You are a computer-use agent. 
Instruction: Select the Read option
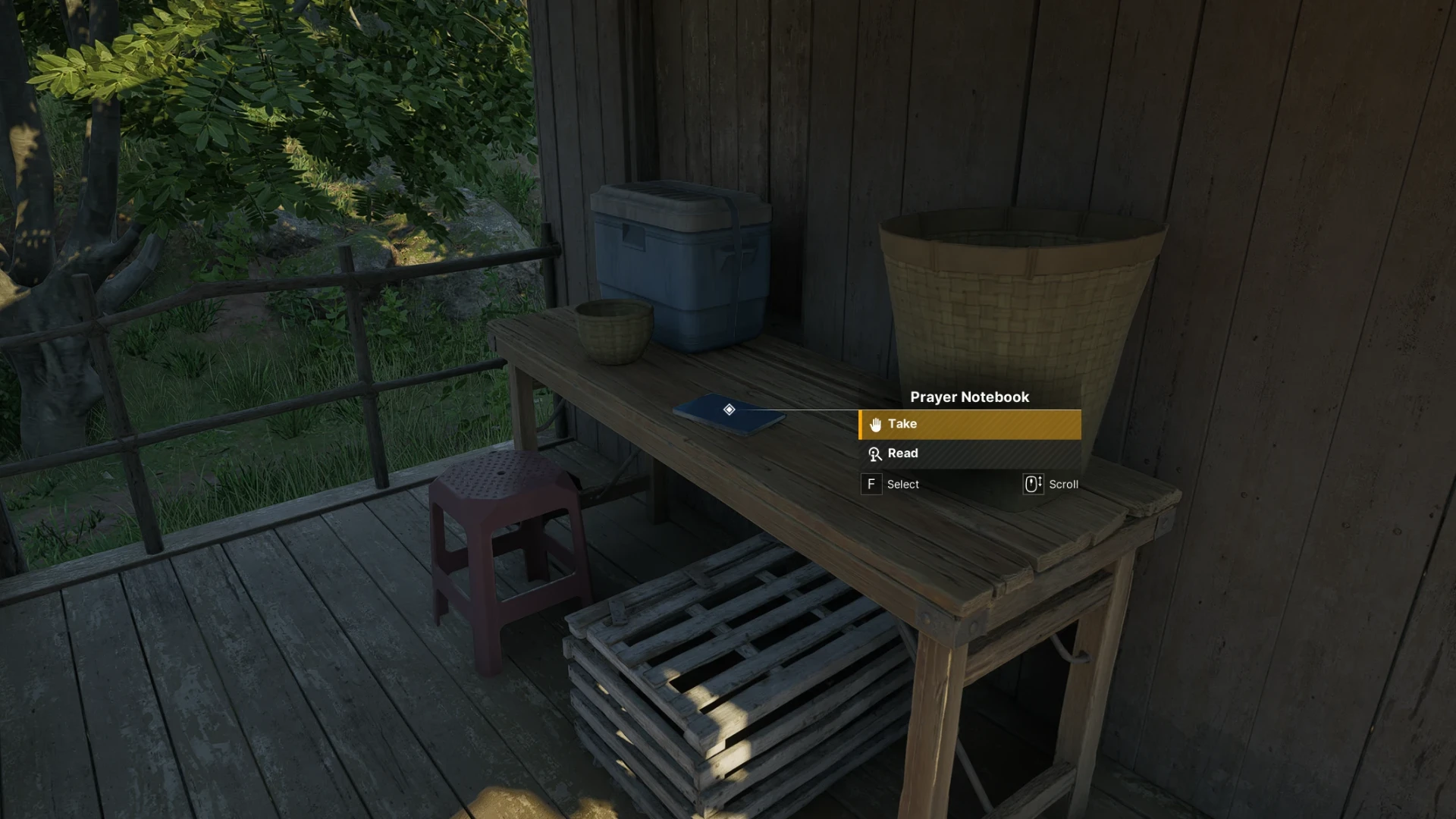pyautogui.click(x=969, y=453)
